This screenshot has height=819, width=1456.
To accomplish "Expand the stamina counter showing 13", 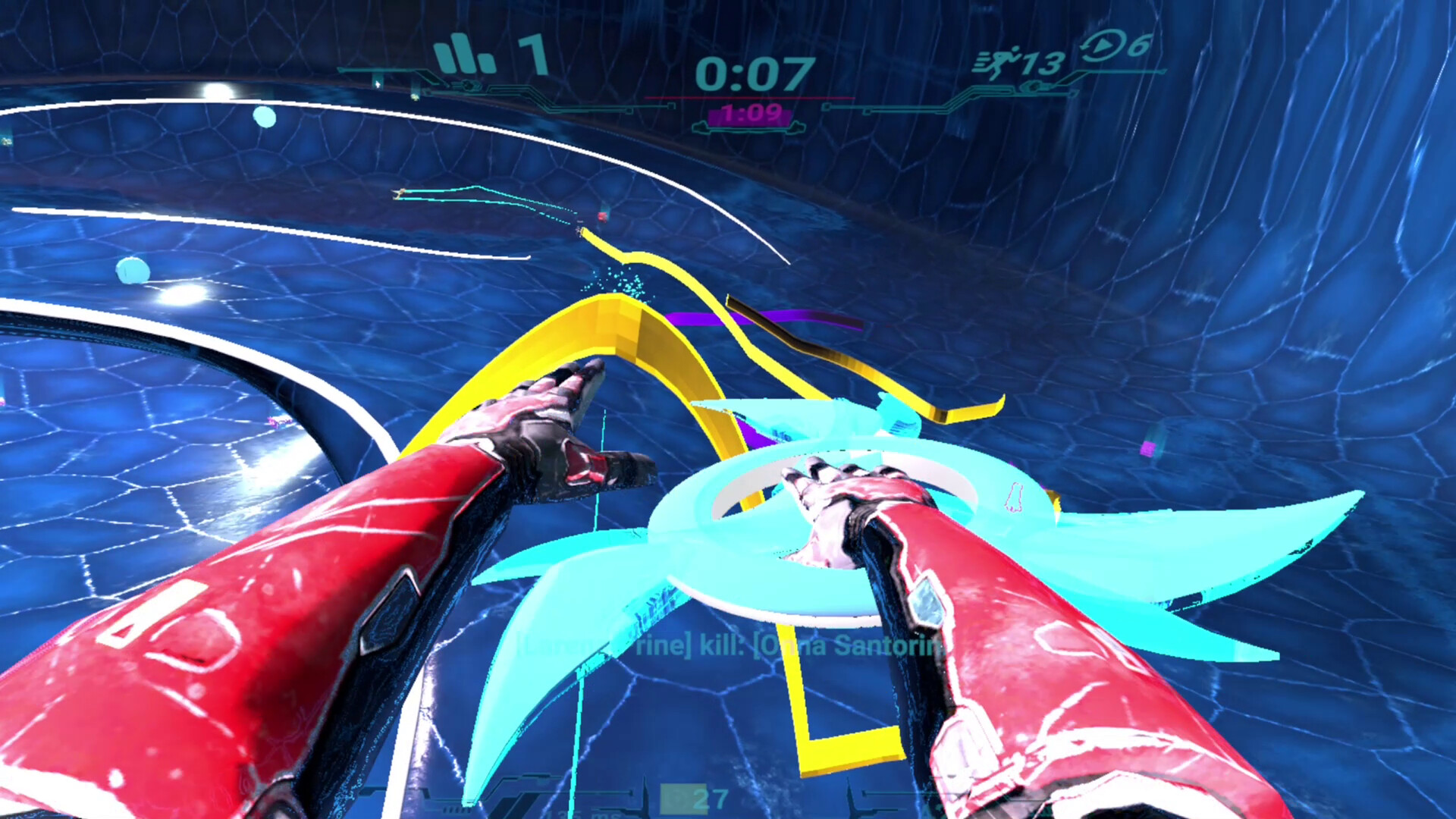I will (1041, 64).
